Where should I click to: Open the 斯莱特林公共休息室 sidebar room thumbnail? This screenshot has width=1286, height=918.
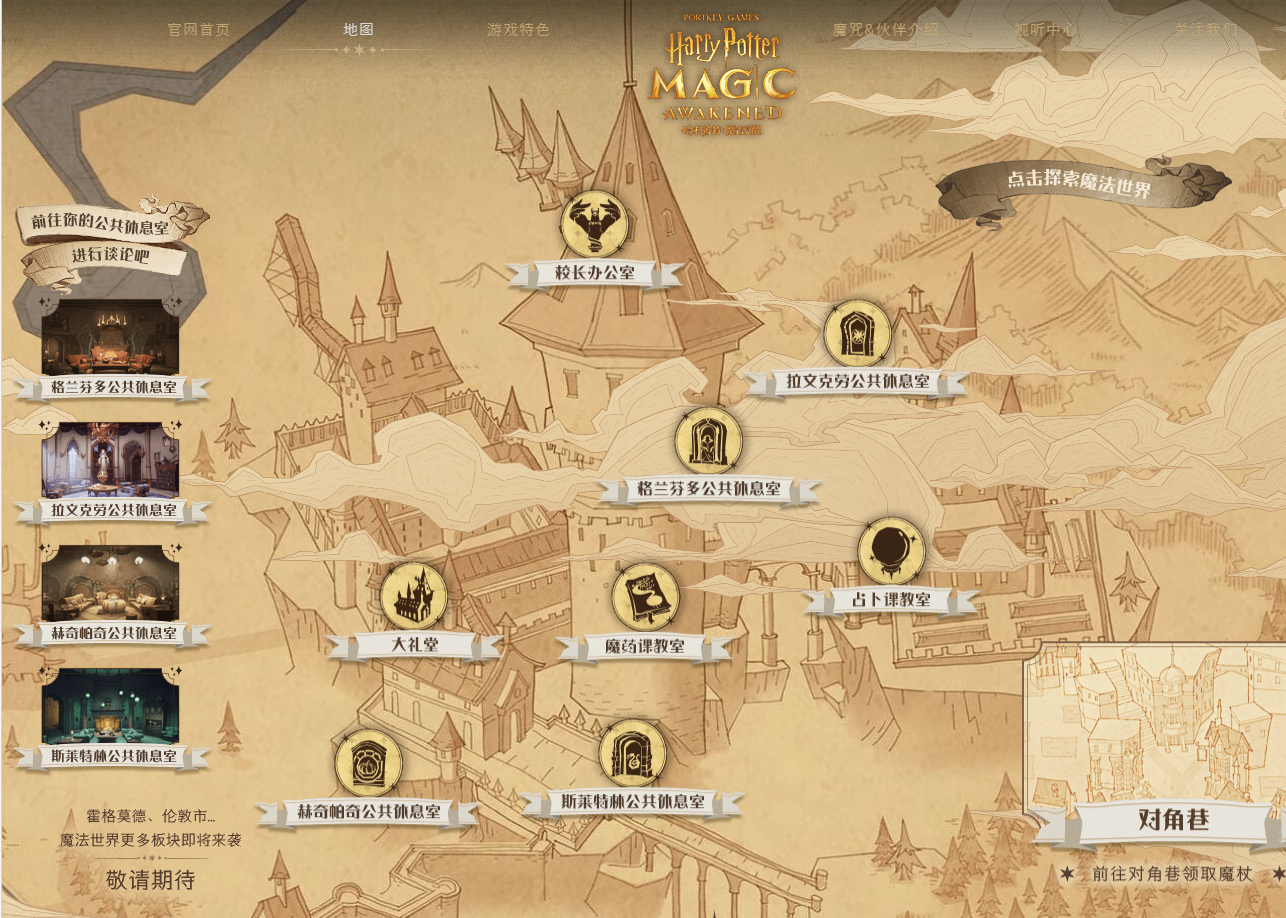point(110,706)
